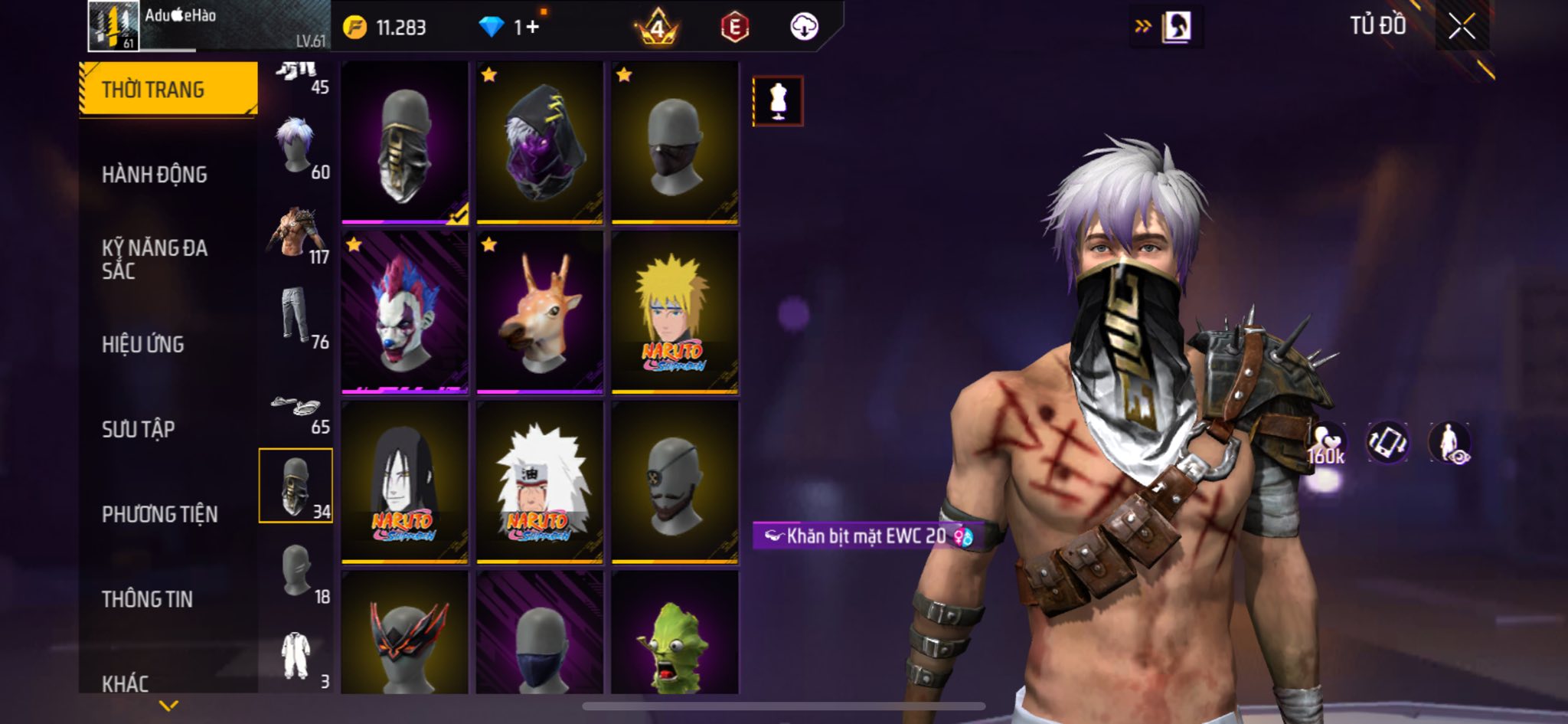Select the KỸ NĂNG ĐA SẮC tab
The width and height of the screenshot is (1568, 724).
click(155, 259)
